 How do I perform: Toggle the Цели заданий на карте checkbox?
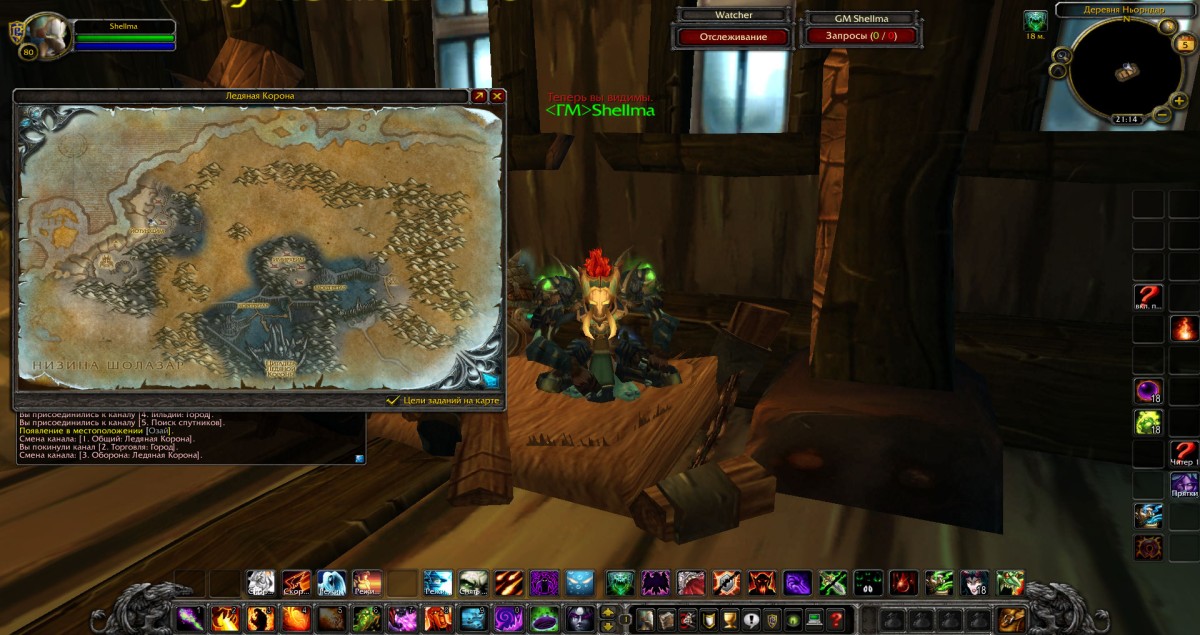(x=393, y=400)
